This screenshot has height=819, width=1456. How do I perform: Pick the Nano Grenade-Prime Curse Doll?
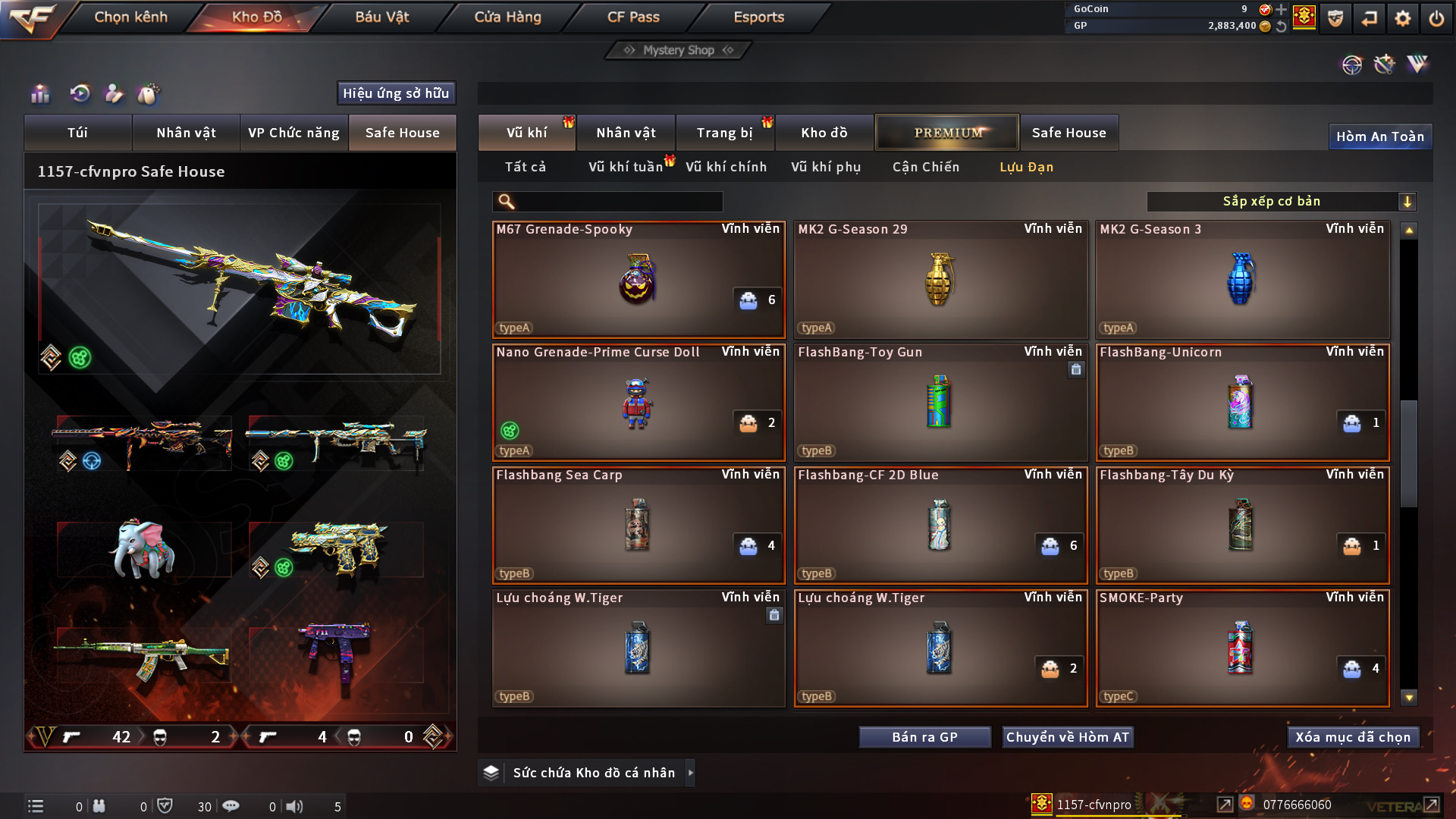click(639, 403)
